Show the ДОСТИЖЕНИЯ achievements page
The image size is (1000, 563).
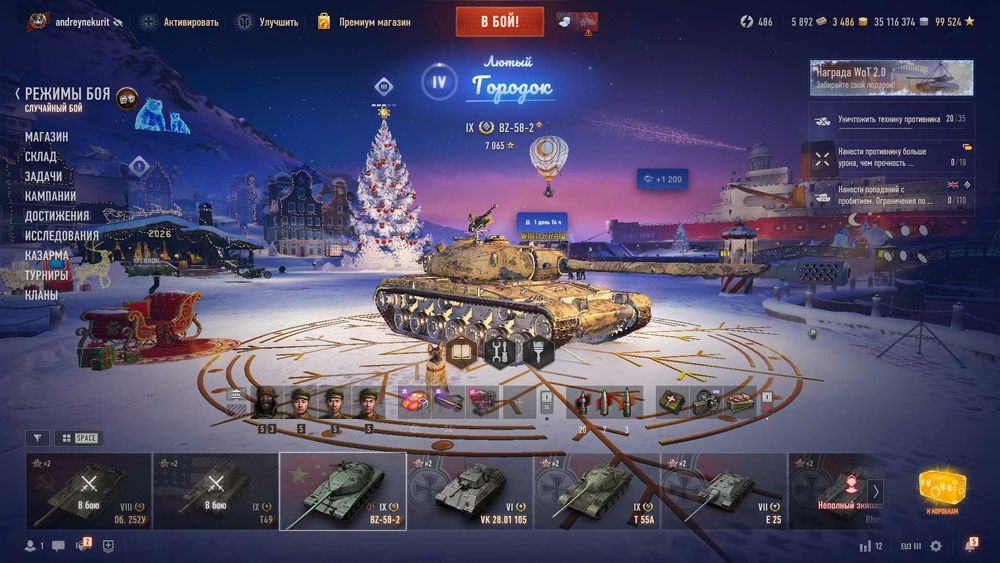tap(57, 216)
